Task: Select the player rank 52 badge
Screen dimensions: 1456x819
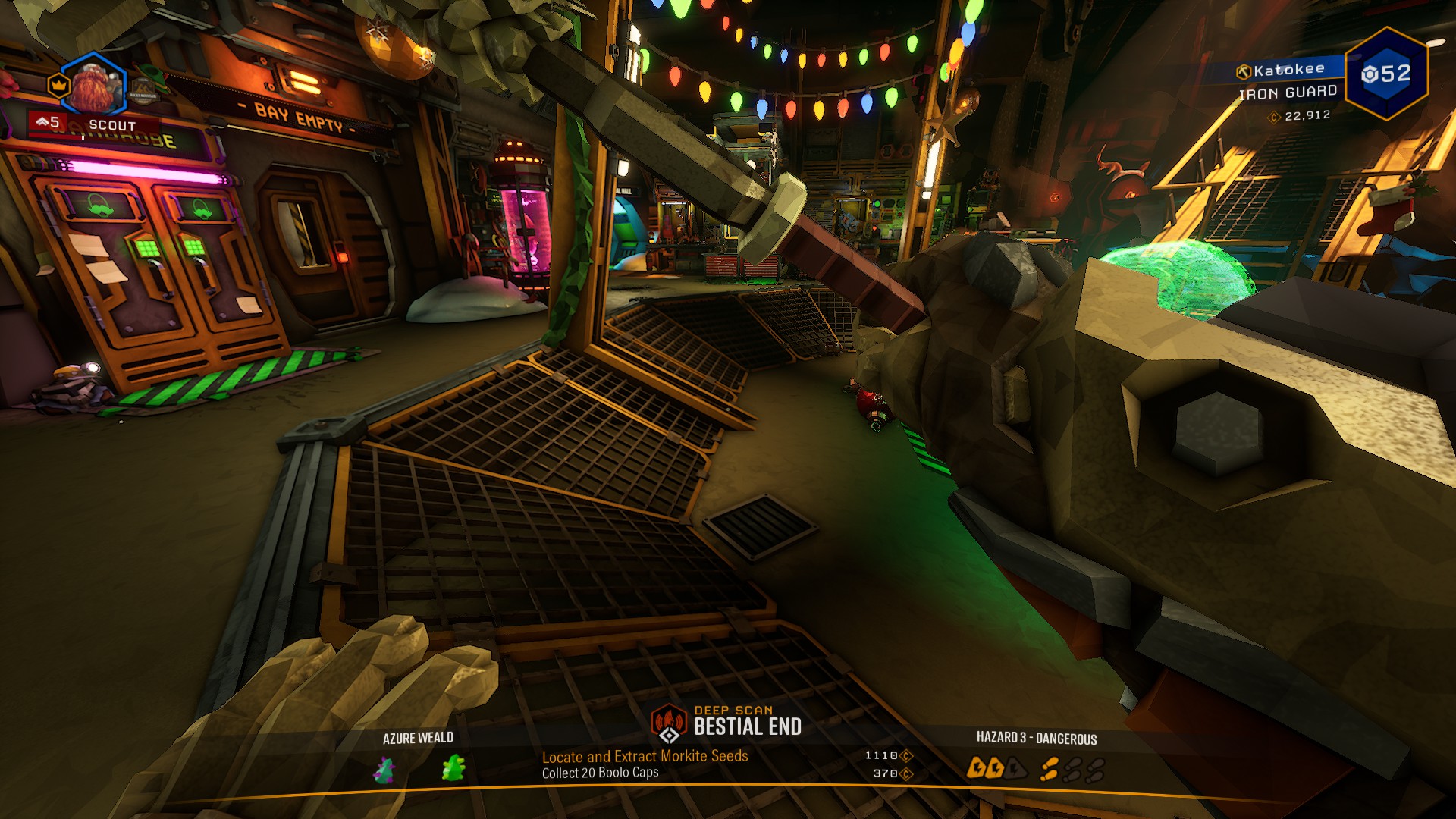Action: point(1386,74)
